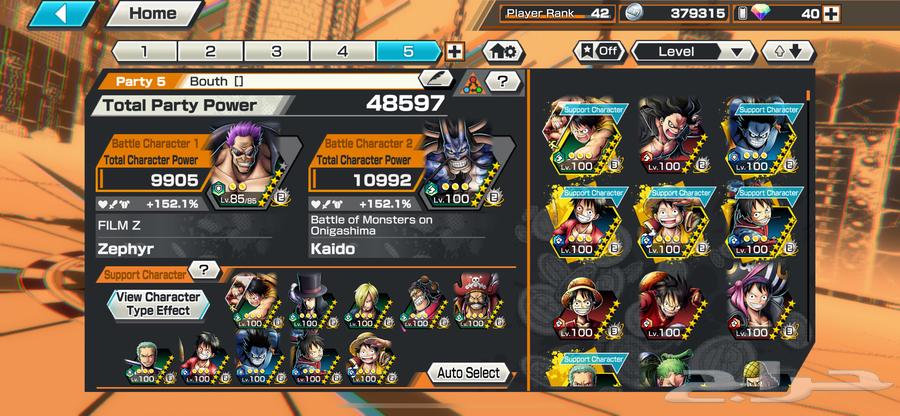Toggle the favorites Off filter

click(595, 50)
